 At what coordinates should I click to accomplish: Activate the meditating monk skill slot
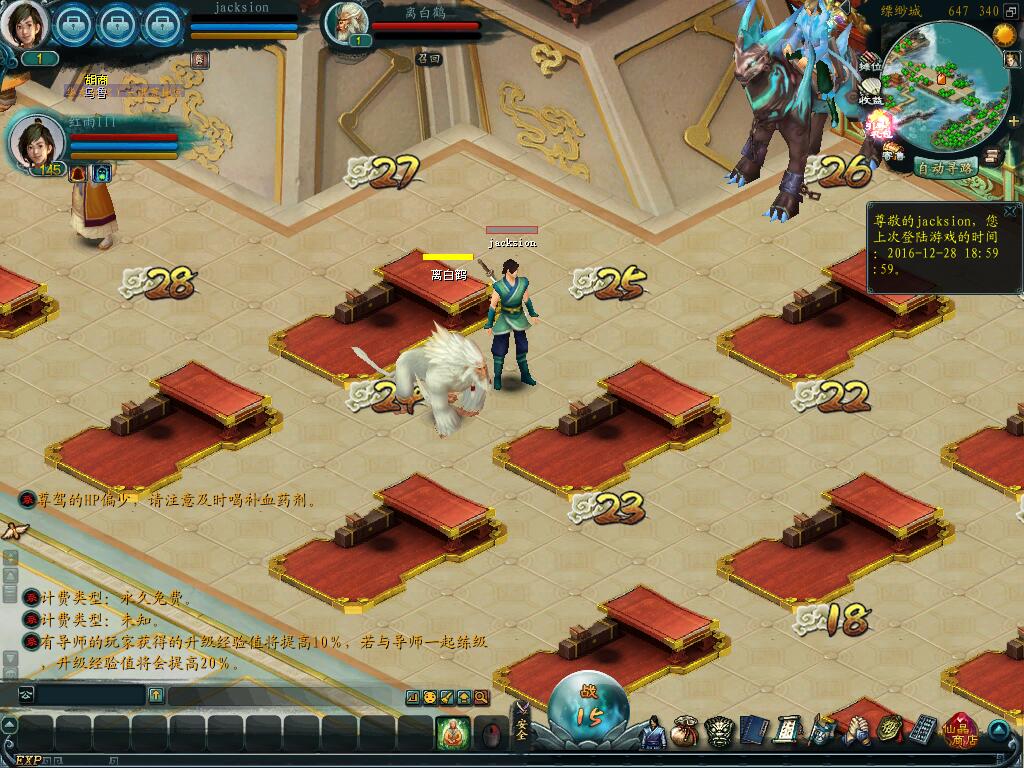453,733
